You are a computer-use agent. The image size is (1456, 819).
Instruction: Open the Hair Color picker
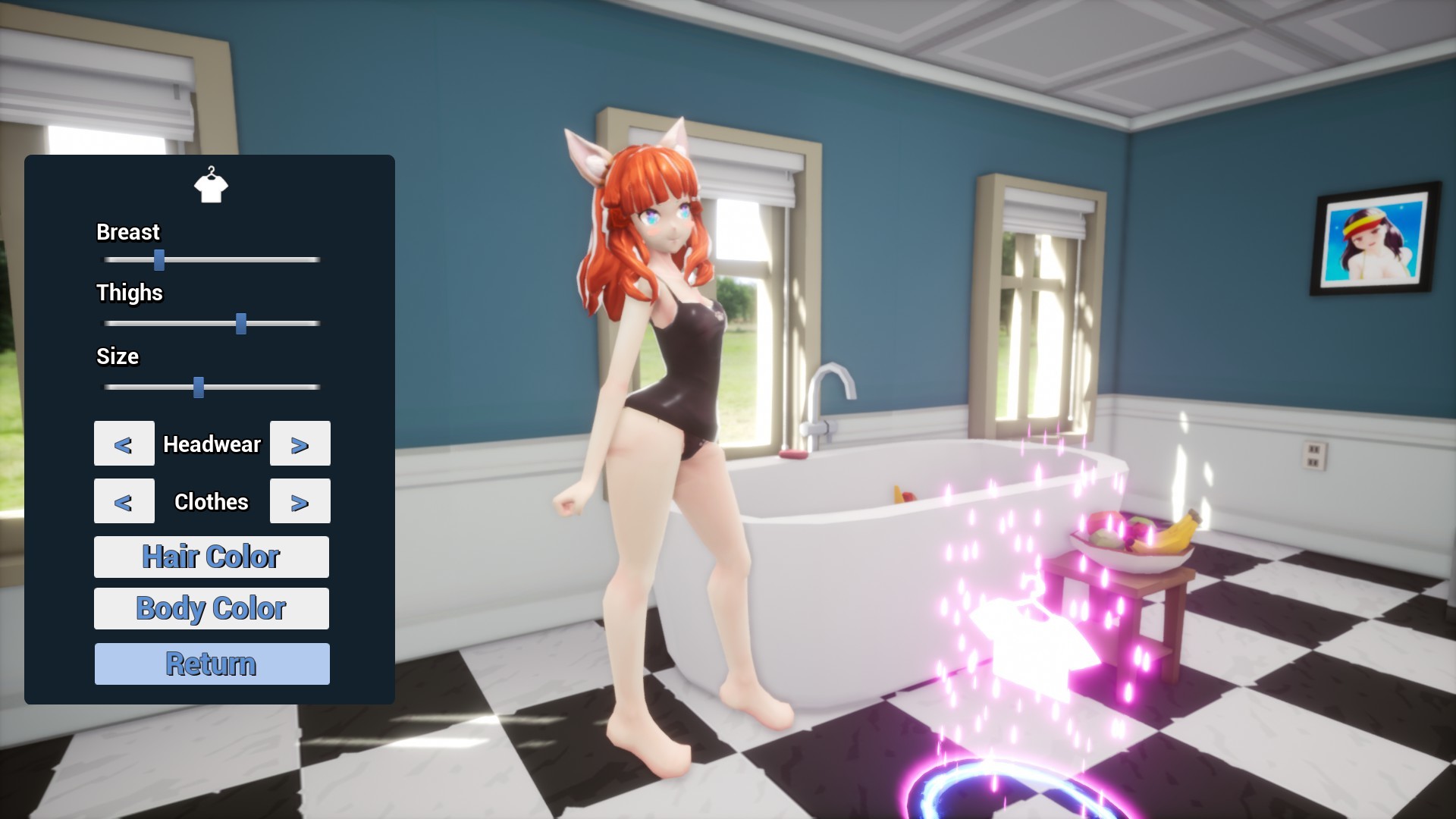pyautogui.click(x=211, y=556)
